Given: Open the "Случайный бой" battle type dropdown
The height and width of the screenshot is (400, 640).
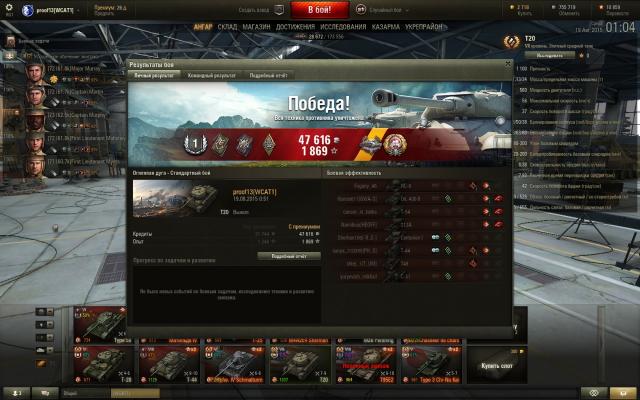Looking at the screenshot, I should click(x=377, y=9).
